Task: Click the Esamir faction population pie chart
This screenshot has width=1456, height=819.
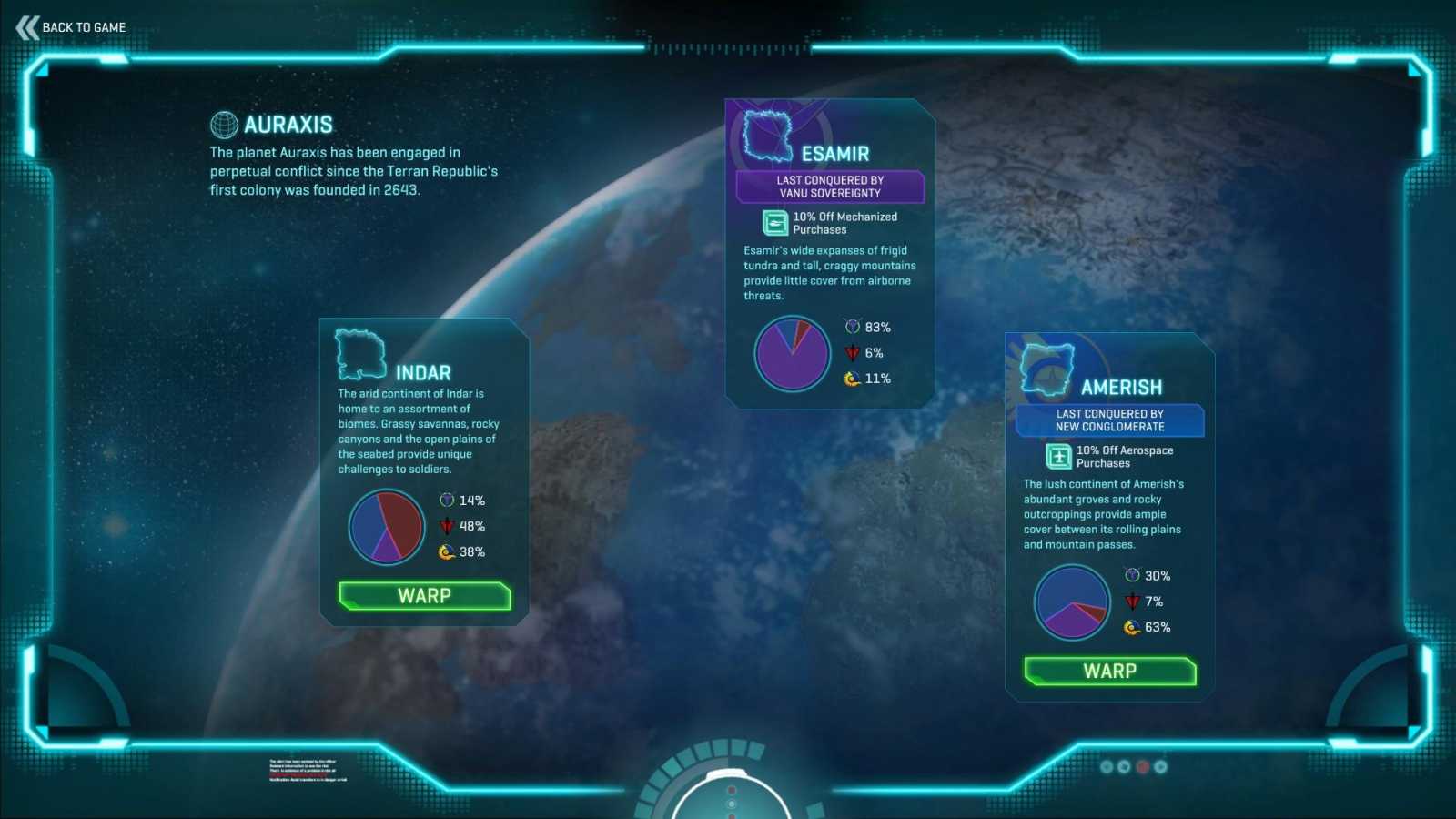Action: point(792,353)
